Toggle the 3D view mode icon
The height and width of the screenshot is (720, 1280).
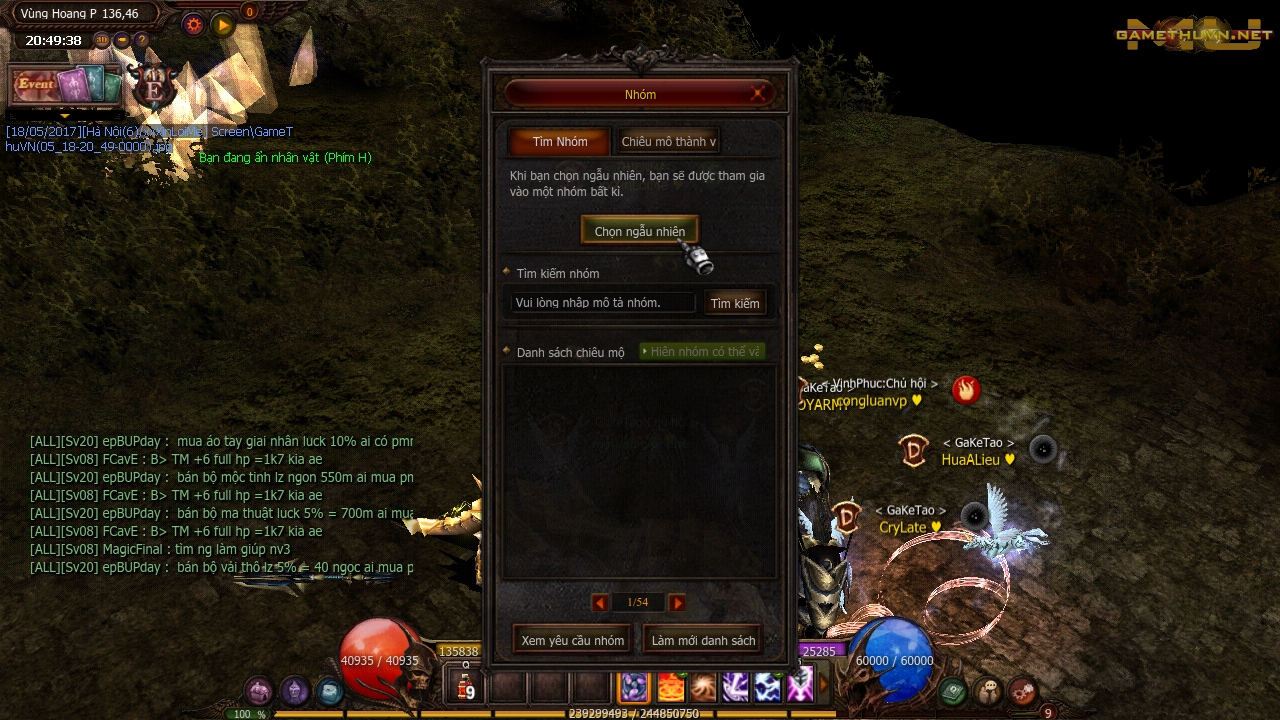coord(101,40)
